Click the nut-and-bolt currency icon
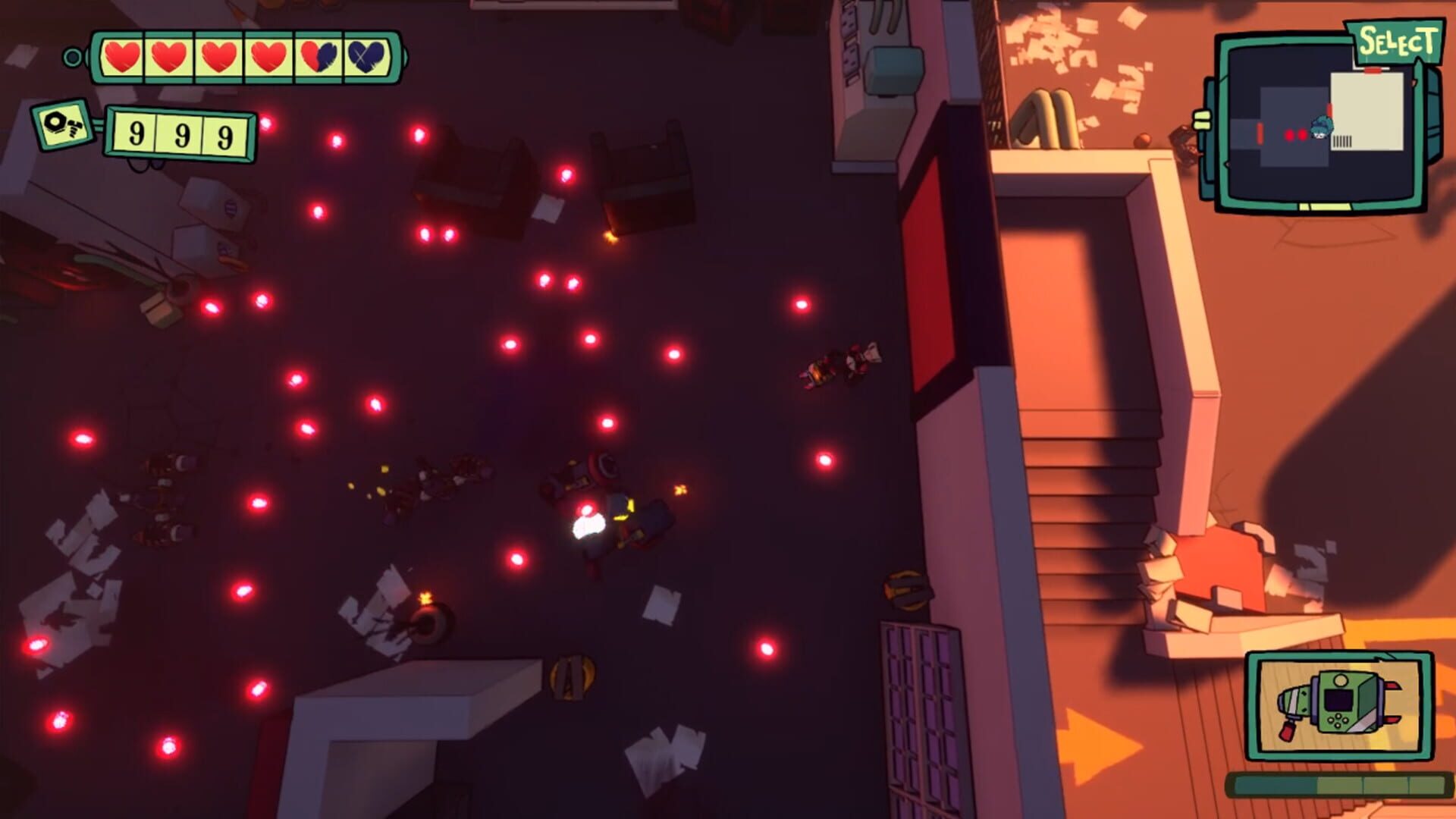 click(63, 125)
